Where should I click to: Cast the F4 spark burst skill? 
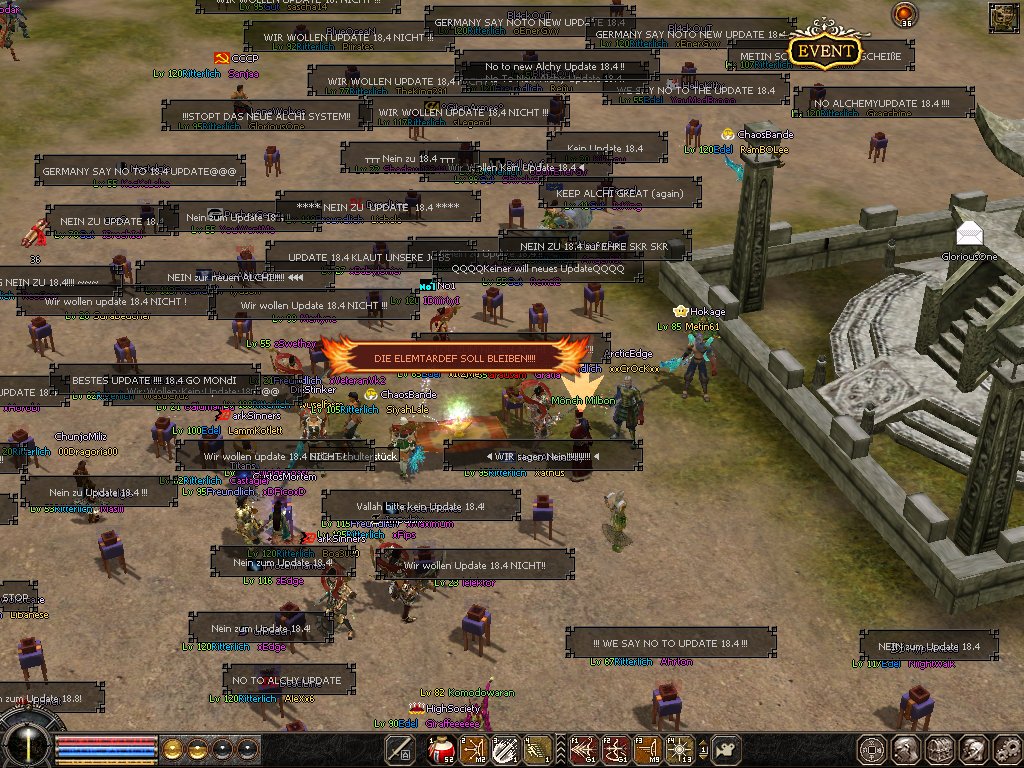pyautogui.click(x=679, y=749)
